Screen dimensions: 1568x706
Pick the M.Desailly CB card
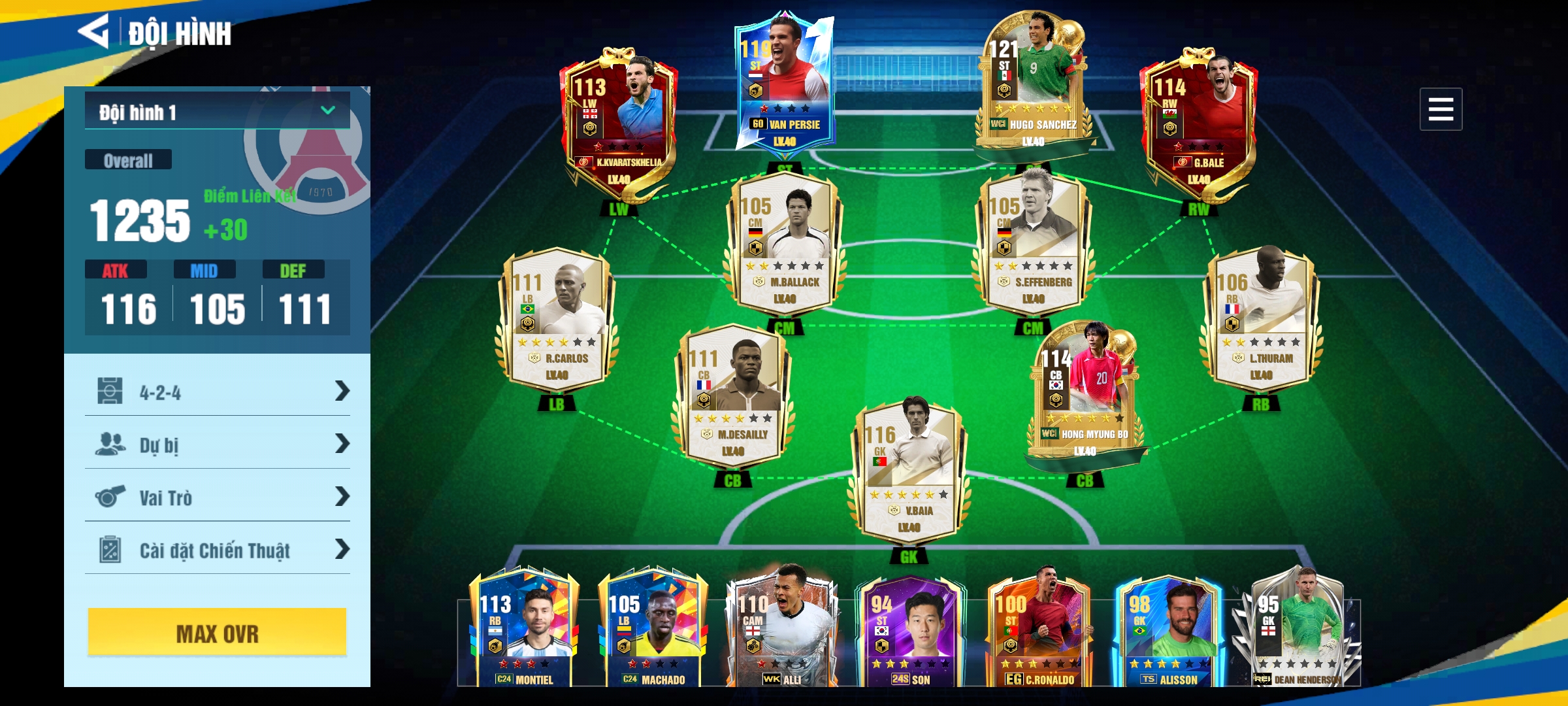point(733,394)
